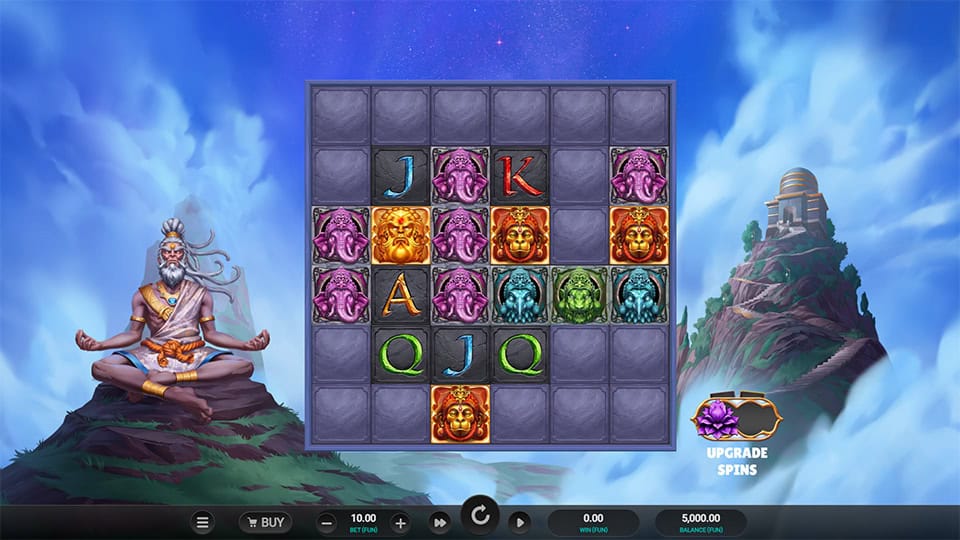This screenshot has height=540, width=960.
Task: Decrease the bet with the minus button
Action: point(328,522)
